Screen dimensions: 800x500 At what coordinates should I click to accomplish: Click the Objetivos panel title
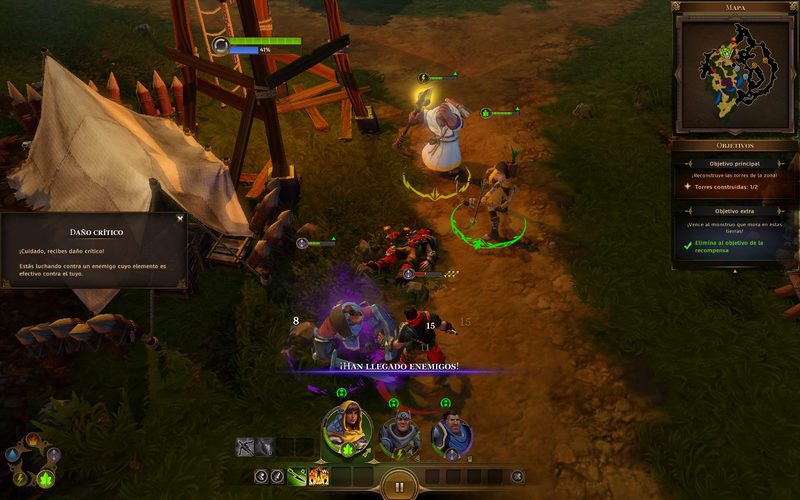[735, 145]
